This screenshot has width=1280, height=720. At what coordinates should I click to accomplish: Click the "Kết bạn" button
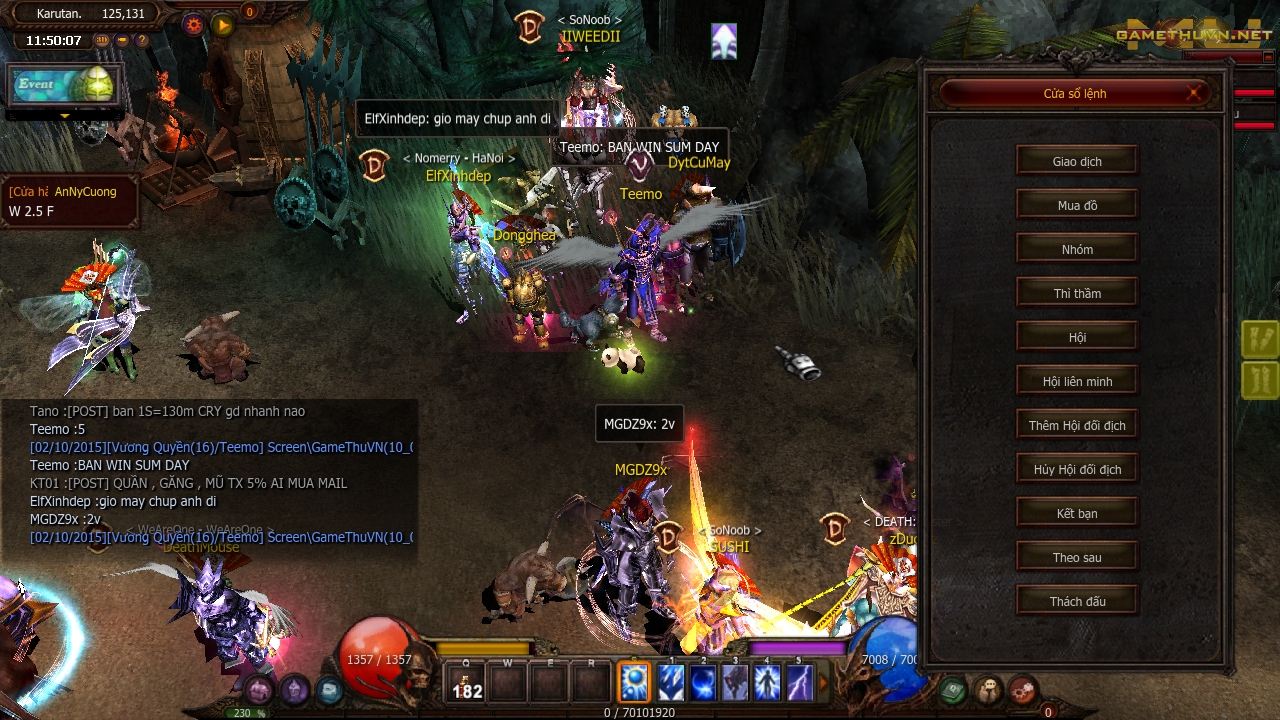(x=1076, y=512)
